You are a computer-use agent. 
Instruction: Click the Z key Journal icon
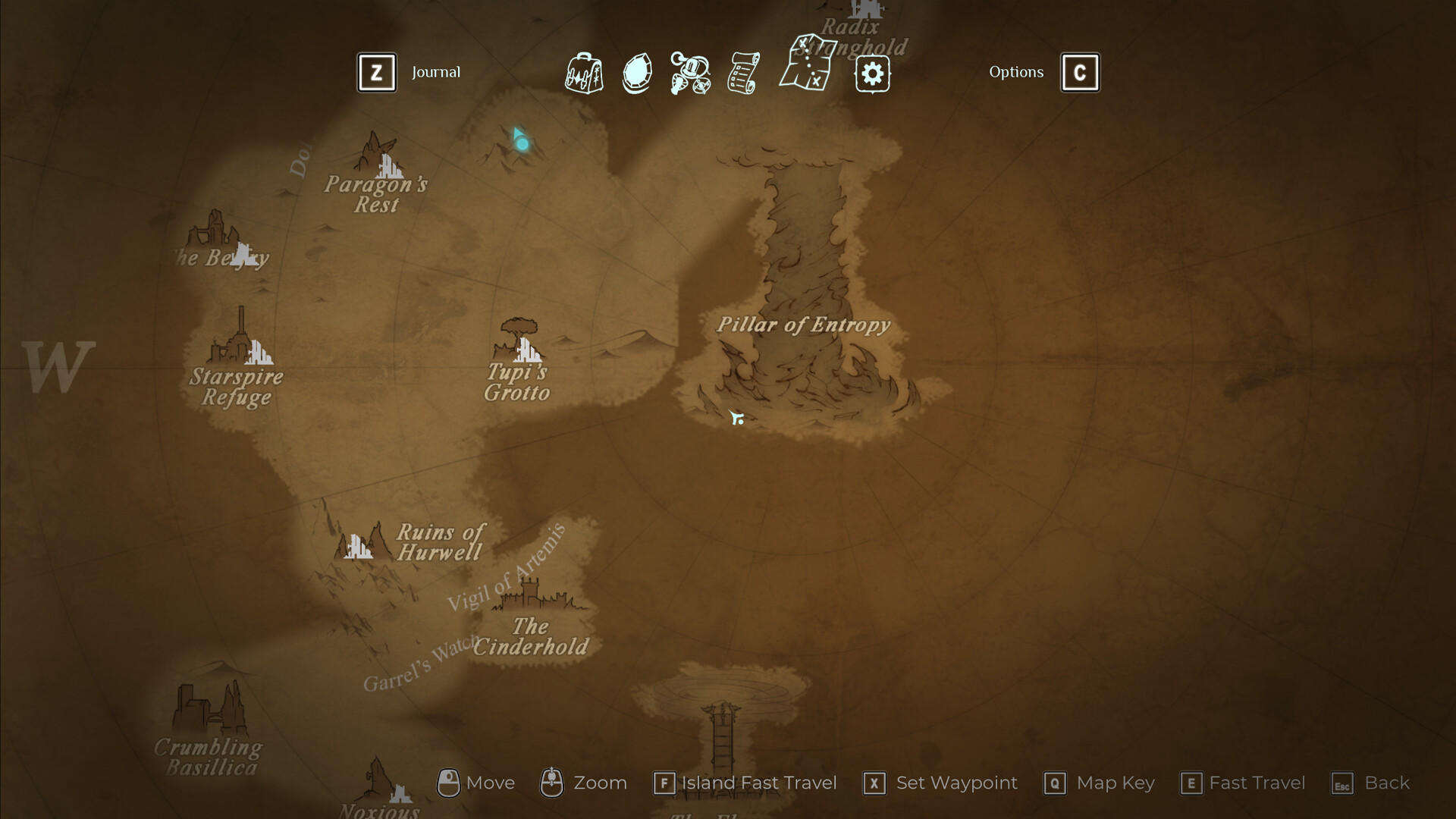(x=377, y=72)
